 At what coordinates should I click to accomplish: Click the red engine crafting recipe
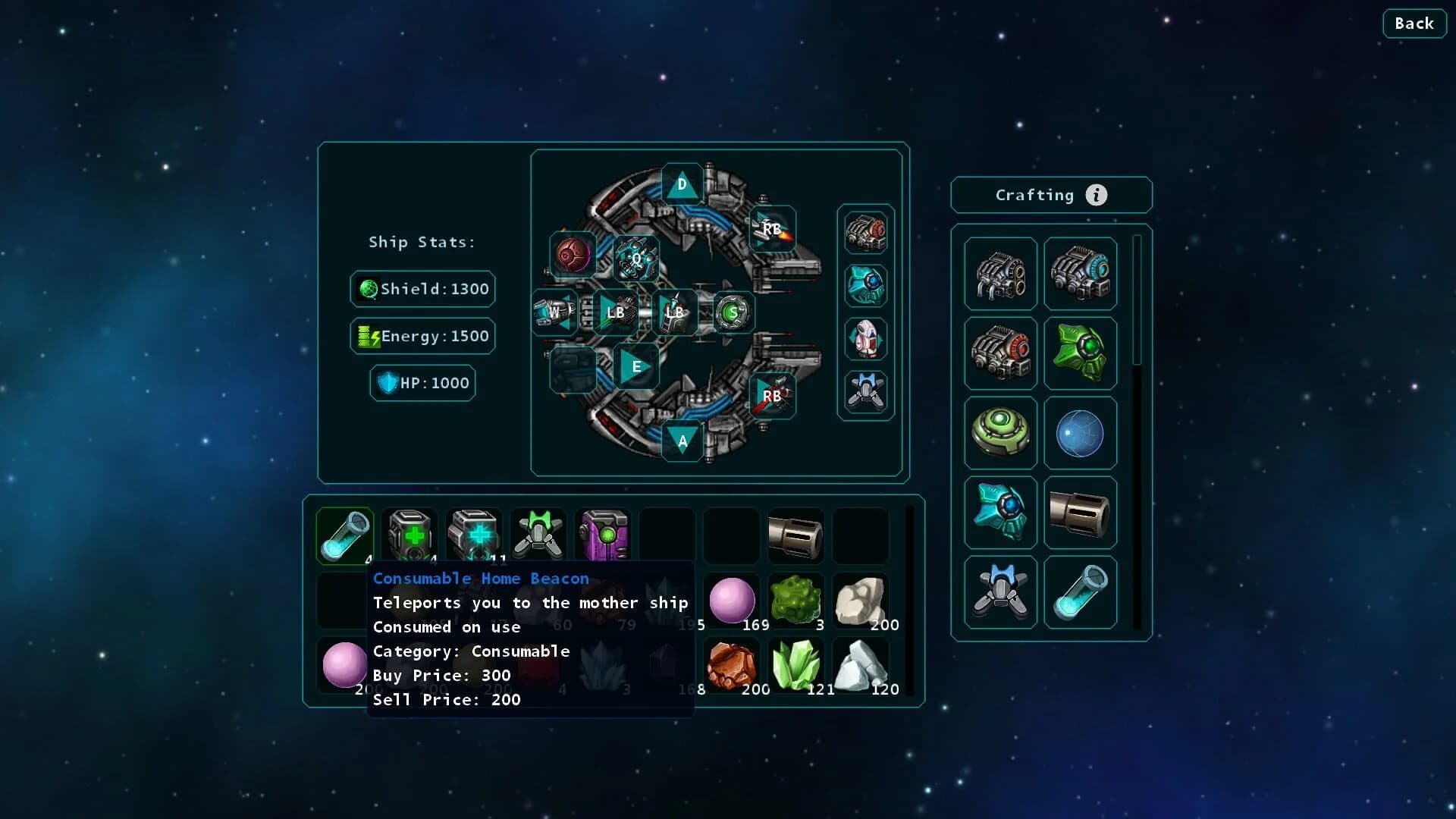click(1000, 353)
